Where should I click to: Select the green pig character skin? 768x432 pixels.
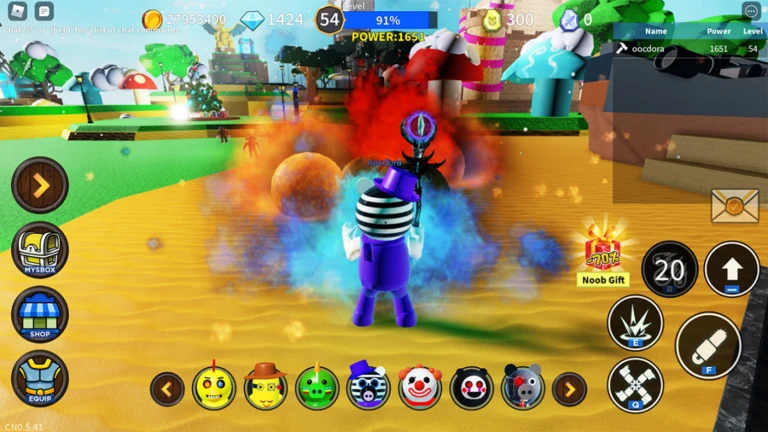pyautogui.click(x=317, y=387)
